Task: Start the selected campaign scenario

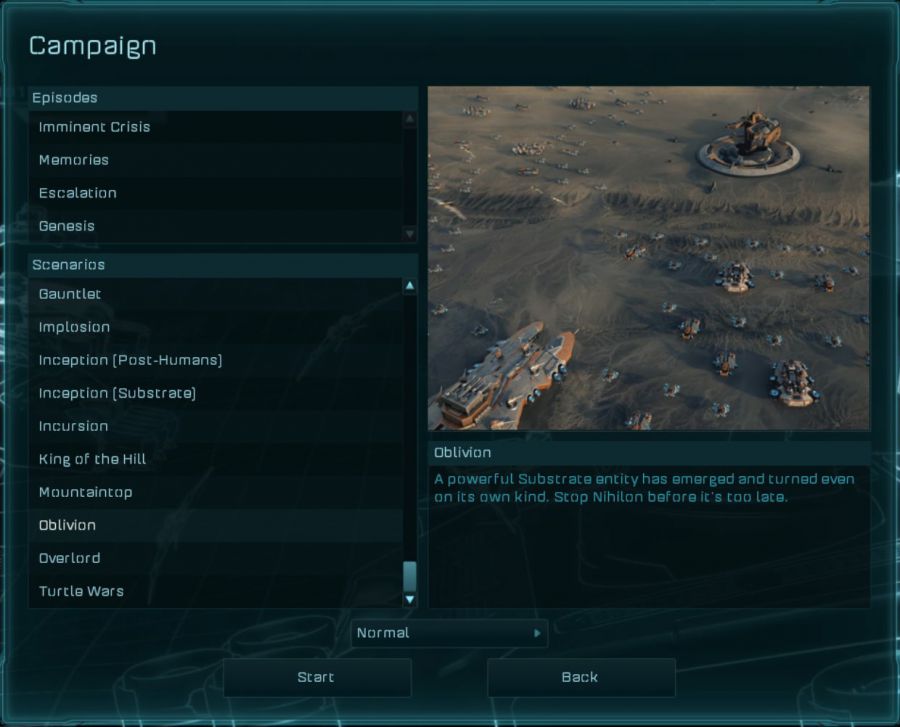Action: pyautogui.click(x=316, y=677)
